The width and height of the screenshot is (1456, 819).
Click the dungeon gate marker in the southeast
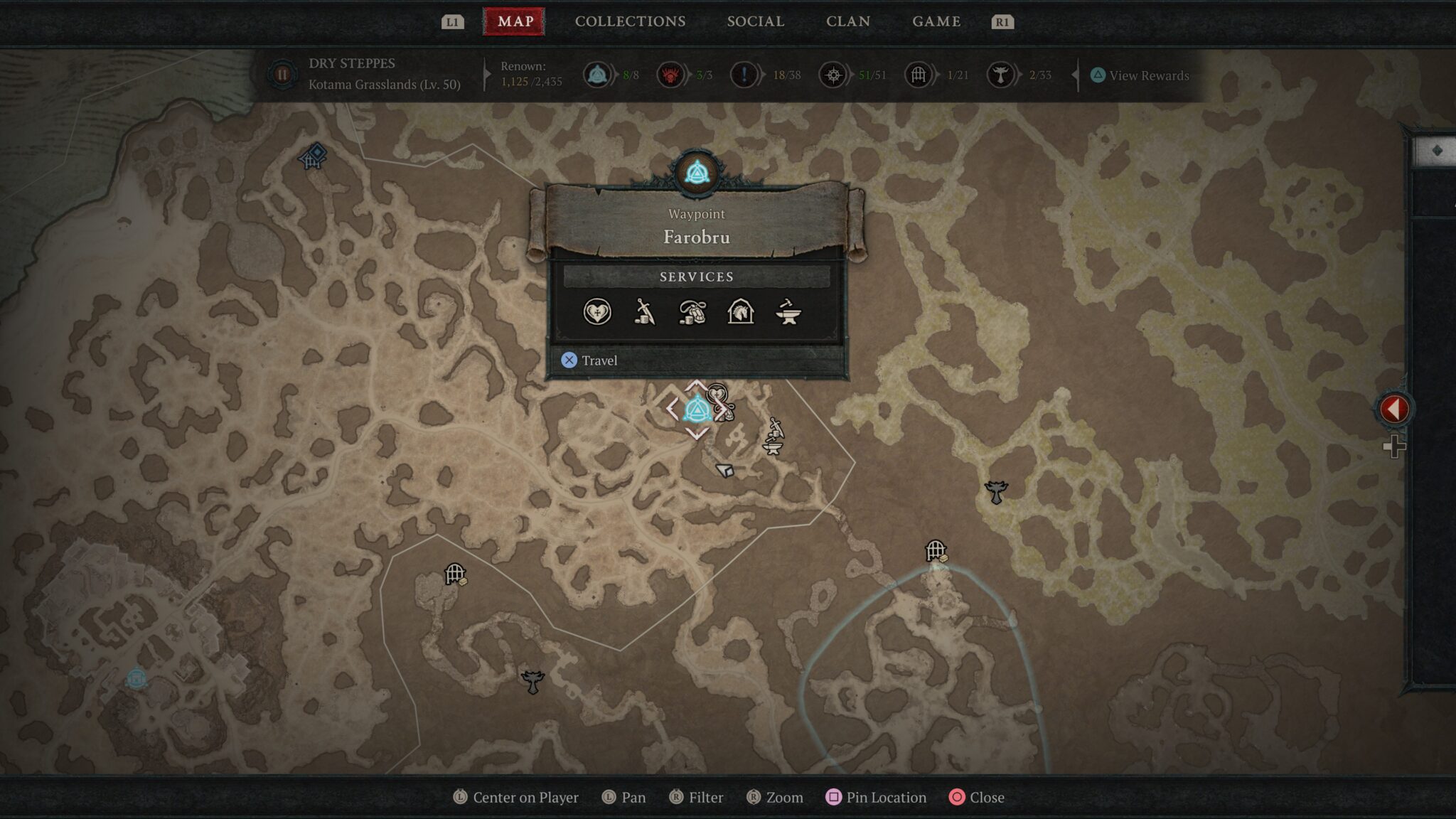coord(937,550)
